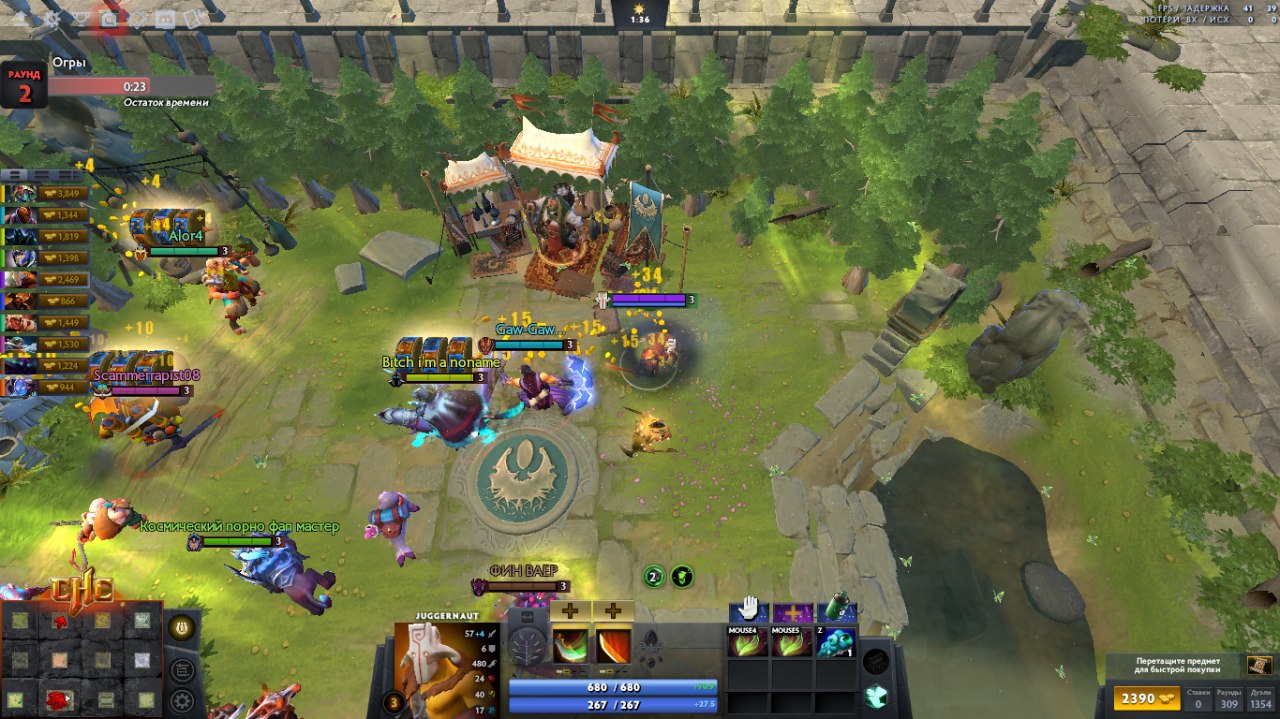Image resolution: width=1280 pixels, height=719 pixels.
Task: Level up the green Blade Fury ability
Action: point(570,610)
